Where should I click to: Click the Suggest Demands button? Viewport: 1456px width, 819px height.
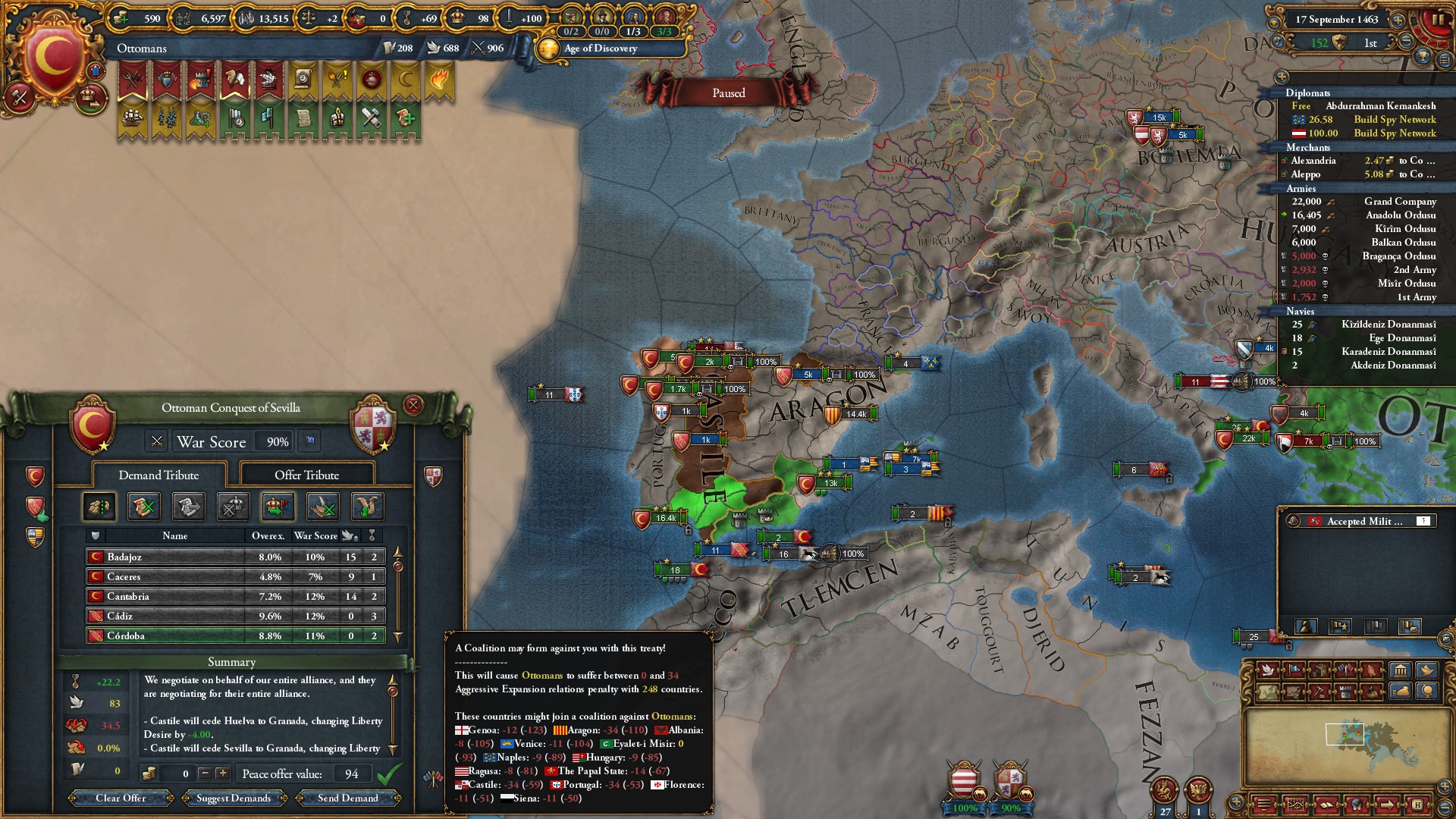(x=234, y=798)
